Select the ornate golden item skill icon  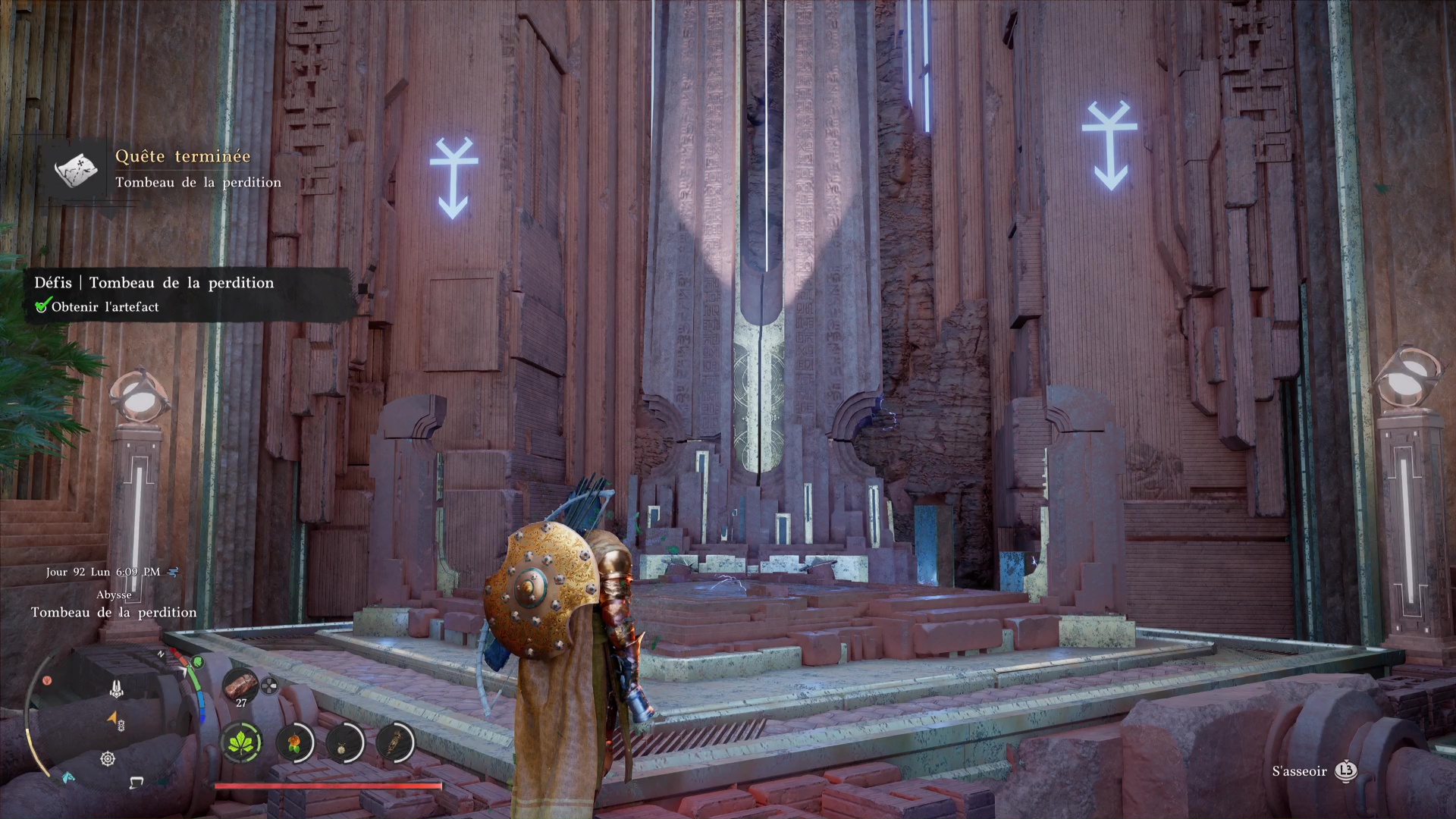point(394,741)
